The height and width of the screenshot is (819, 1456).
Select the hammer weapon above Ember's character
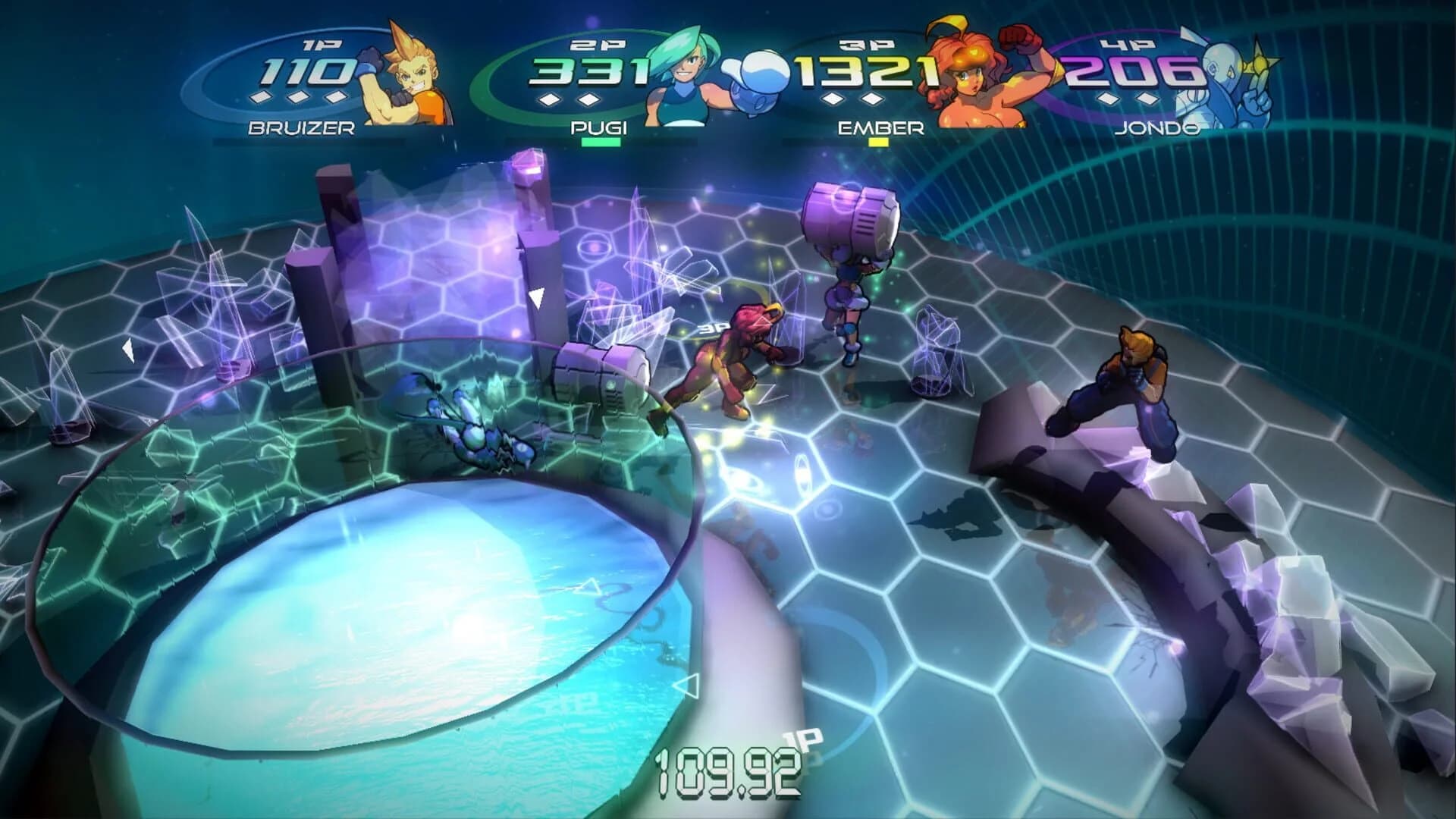(x=849, y=220)
